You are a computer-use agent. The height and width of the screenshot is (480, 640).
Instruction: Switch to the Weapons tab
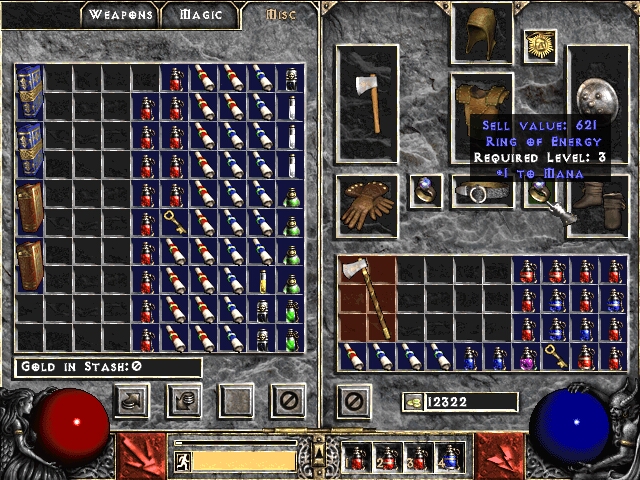(121, 15)
